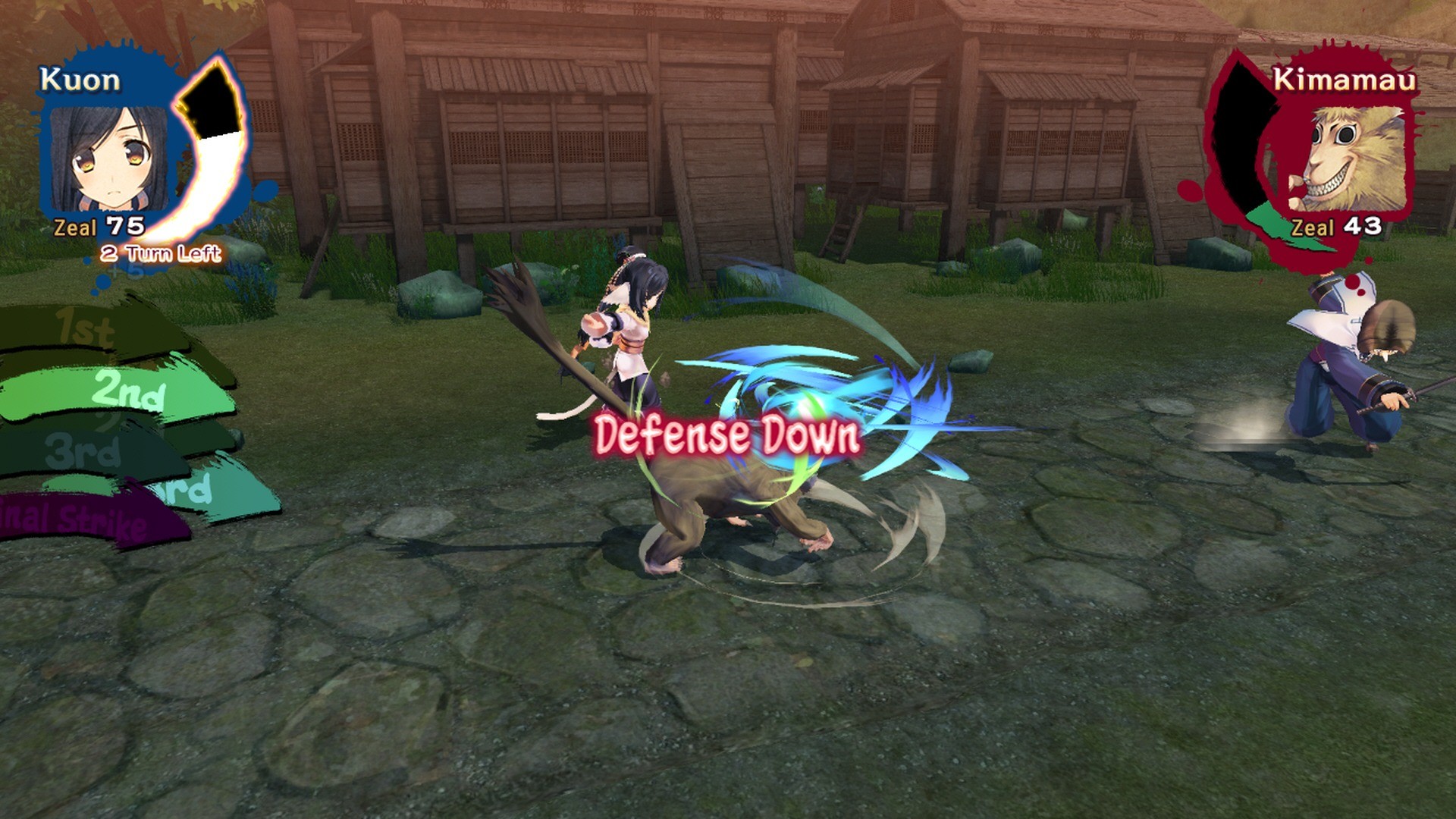
Task: Toggle the 1st attack chain banner
Action: 83,326
